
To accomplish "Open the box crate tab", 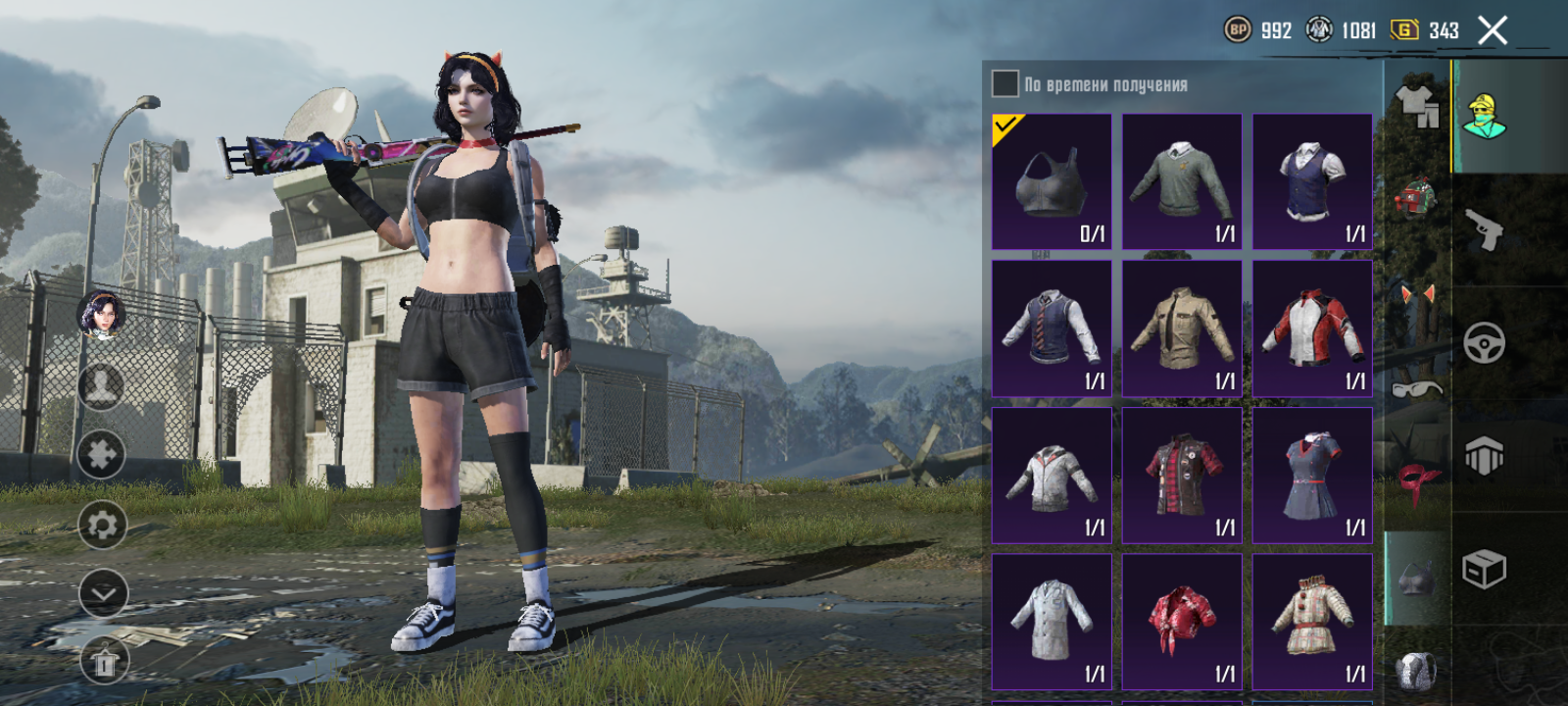I will pos(1485,569).
